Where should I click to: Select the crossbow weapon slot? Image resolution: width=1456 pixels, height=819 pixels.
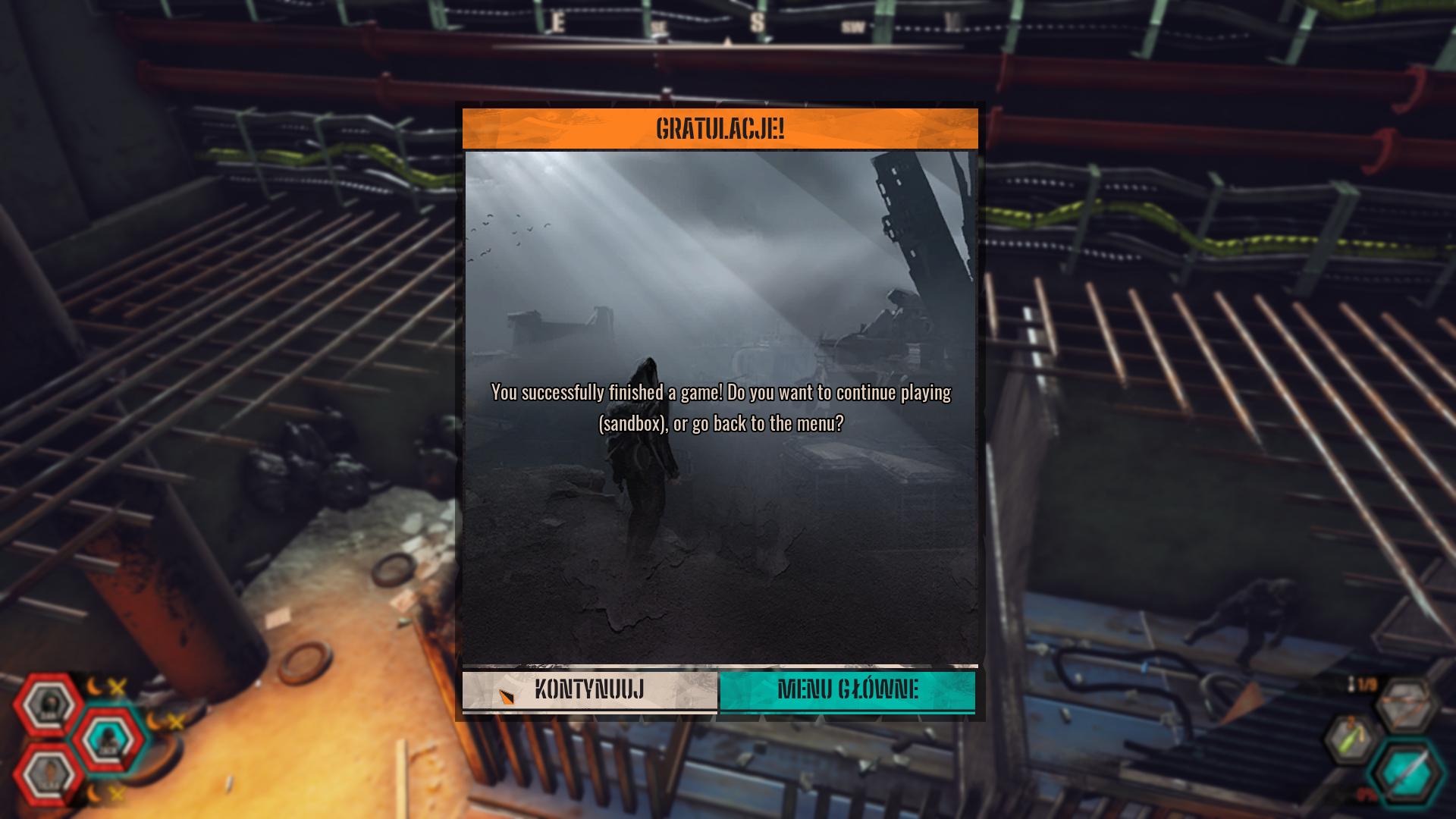point(1405,705)
